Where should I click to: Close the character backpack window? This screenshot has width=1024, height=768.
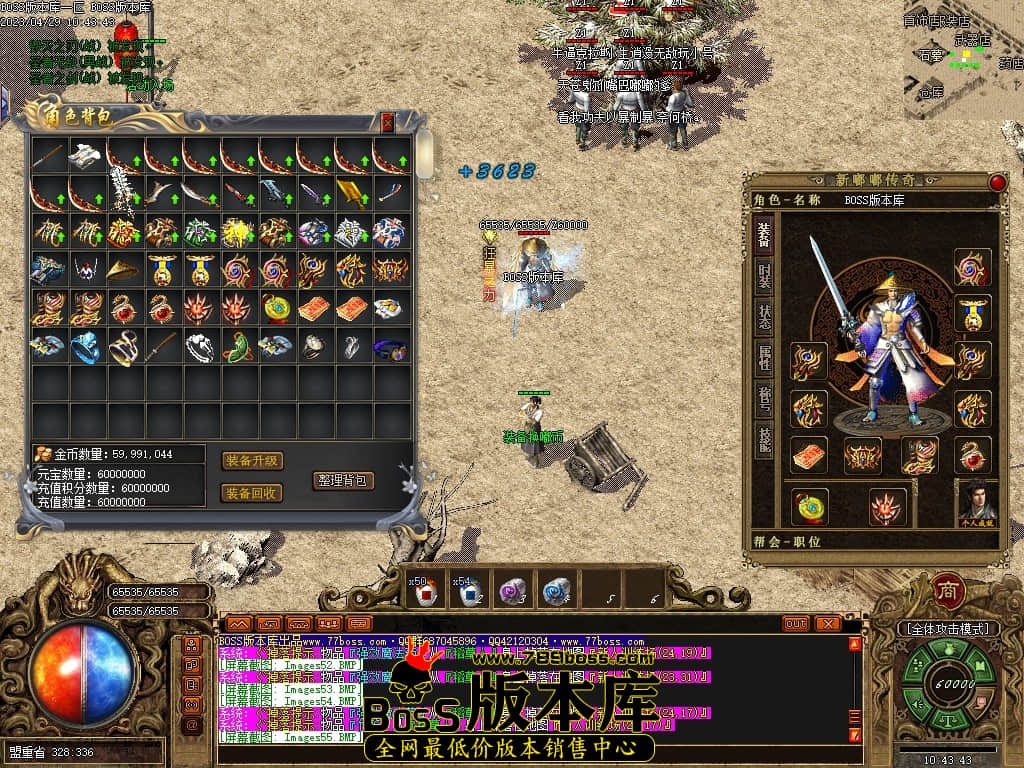[x=388, y=123]
